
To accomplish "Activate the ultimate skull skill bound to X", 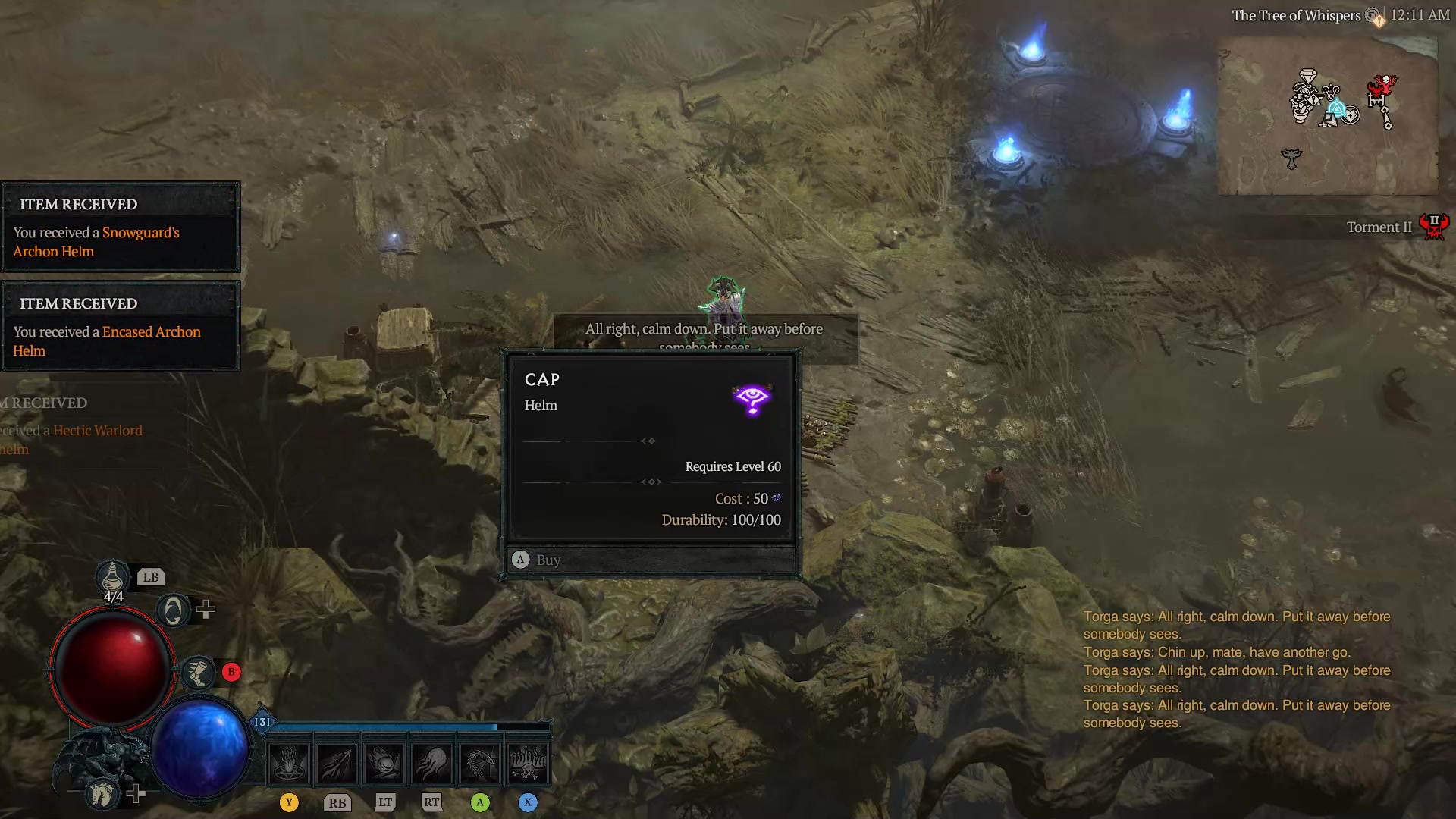I will click(x=529, y=762).
